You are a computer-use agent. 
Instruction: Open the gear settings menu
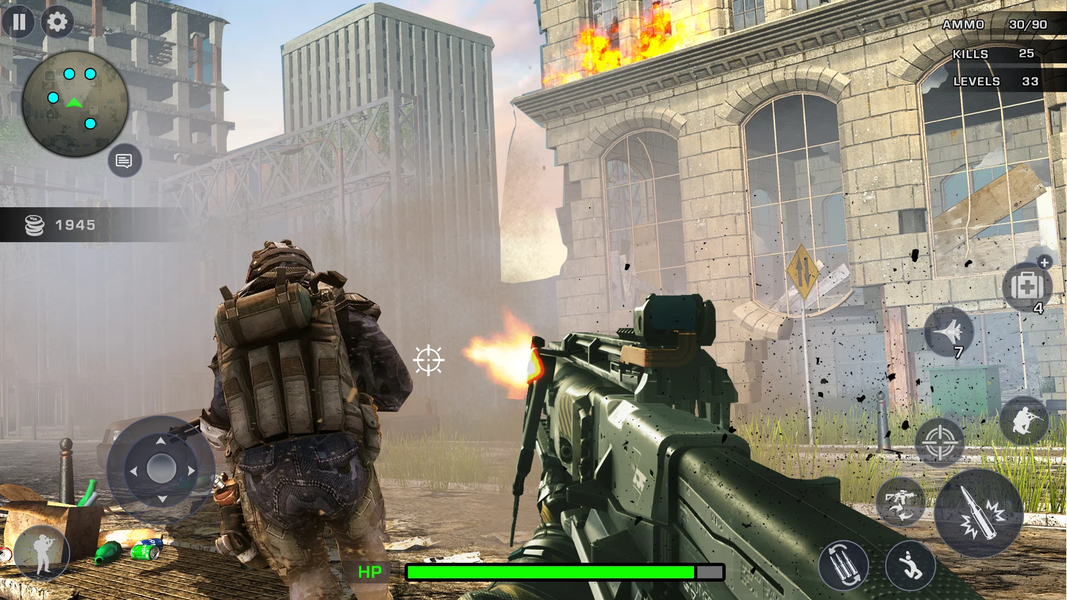pyautogui.click(x=57, y=21)
